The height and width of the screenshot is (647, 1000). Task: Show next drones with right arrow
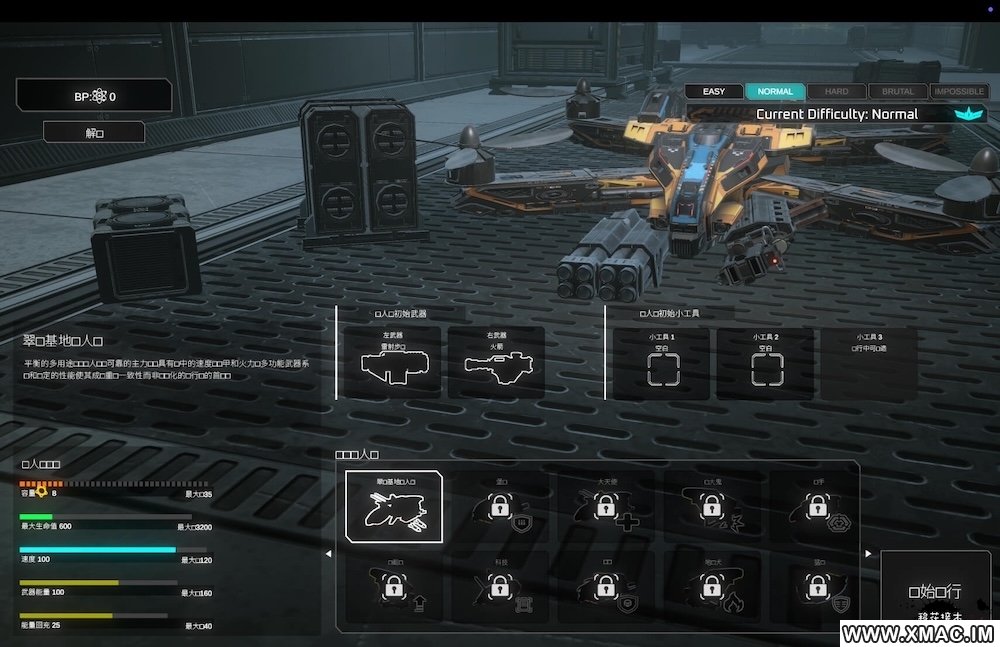tap(868, 554)
